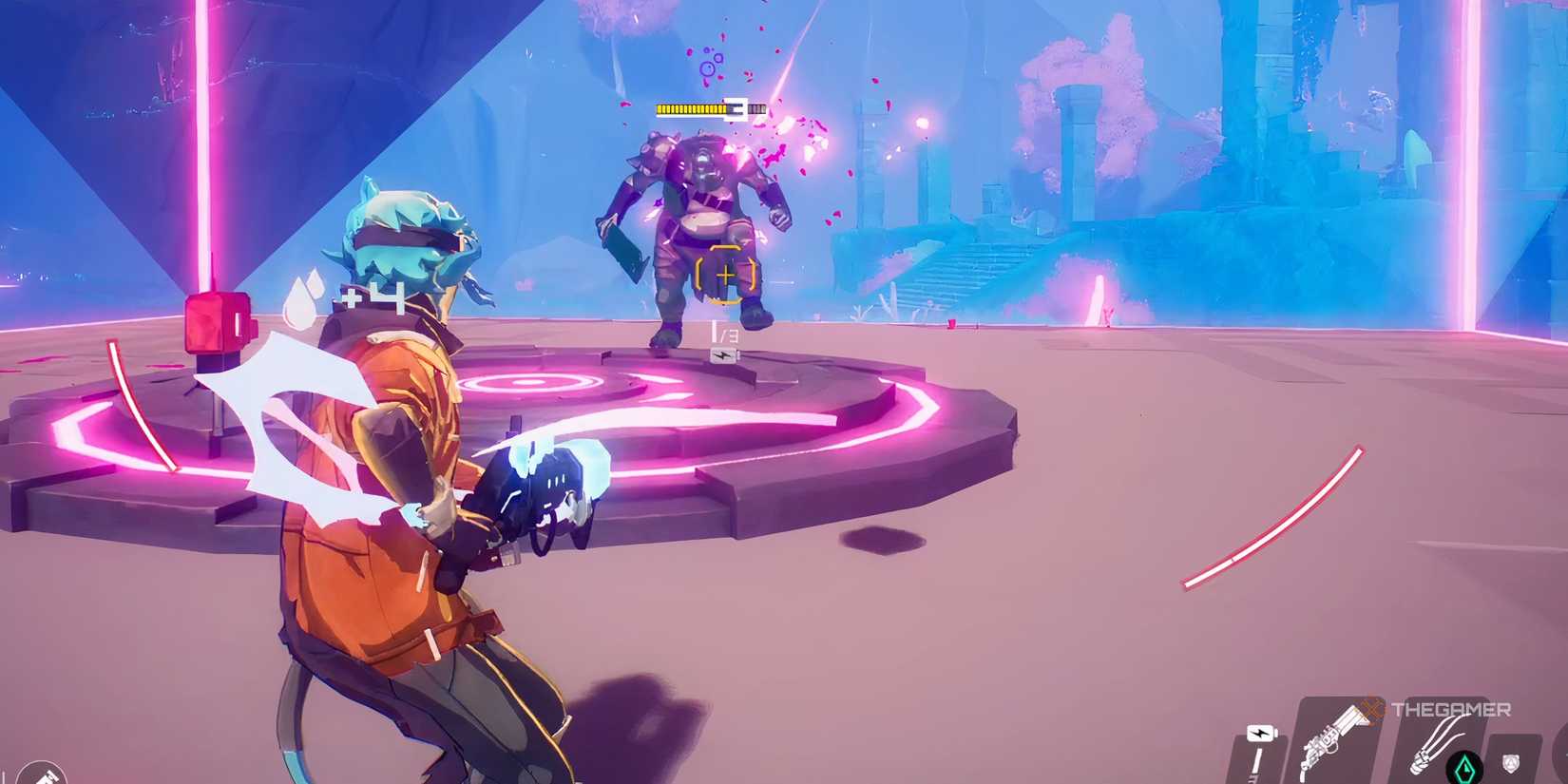Click the THEGAMER watermark link
Screen dimensions: 1568x784
click(x=1451, y=709)
